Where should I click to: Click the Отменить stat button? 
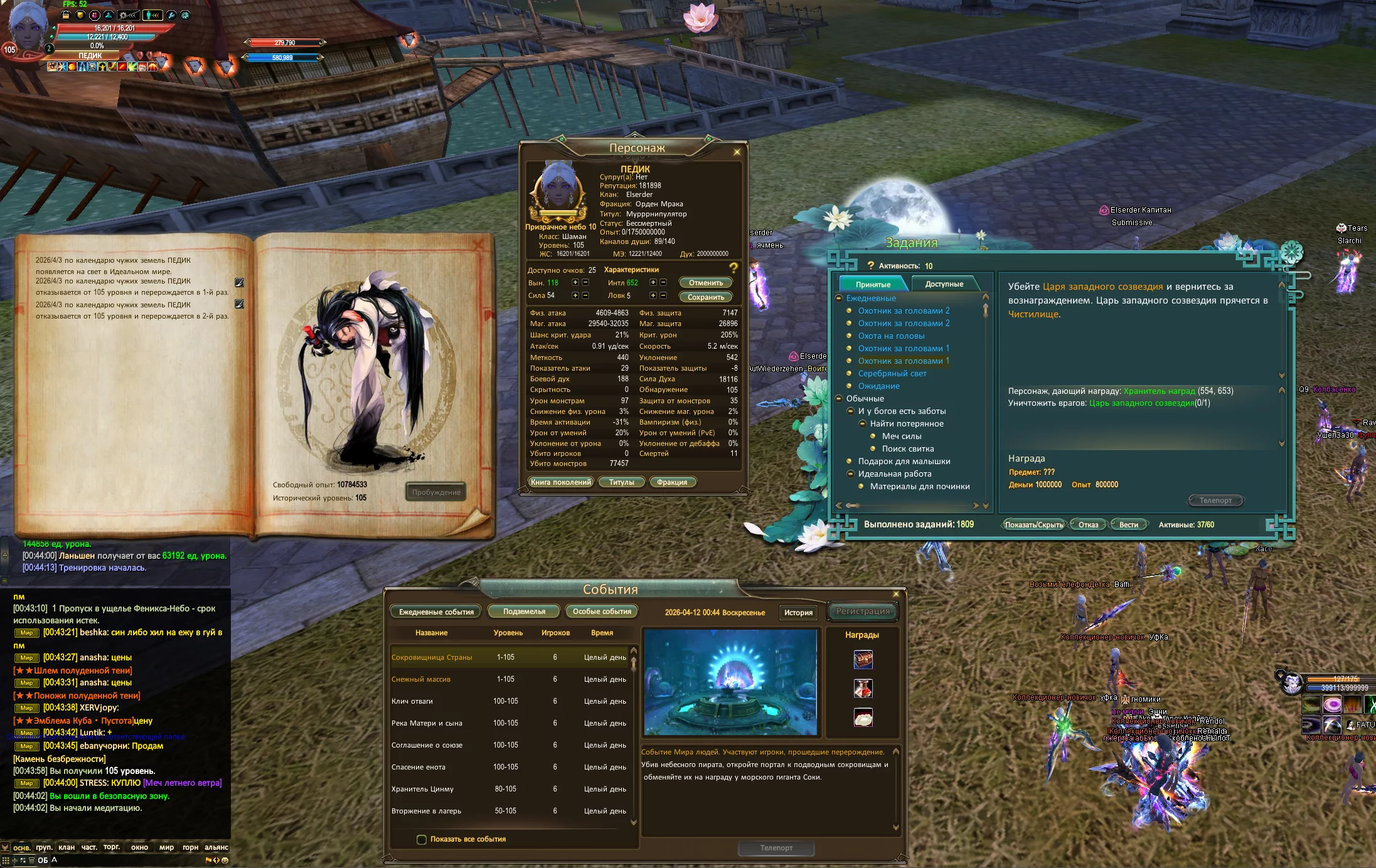(x=705, y=283)
